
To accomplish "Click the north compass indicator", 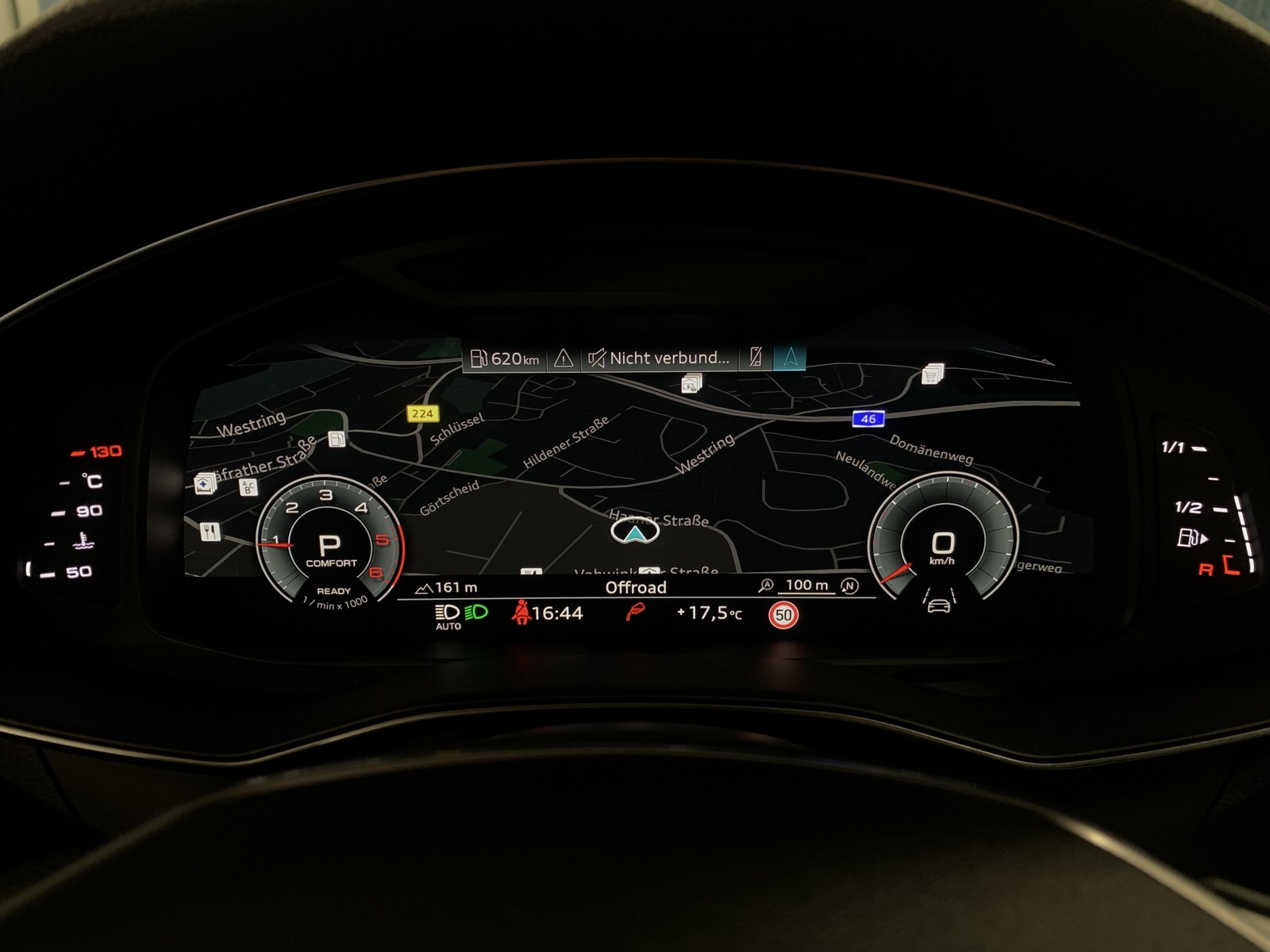I will click(849, 585).
